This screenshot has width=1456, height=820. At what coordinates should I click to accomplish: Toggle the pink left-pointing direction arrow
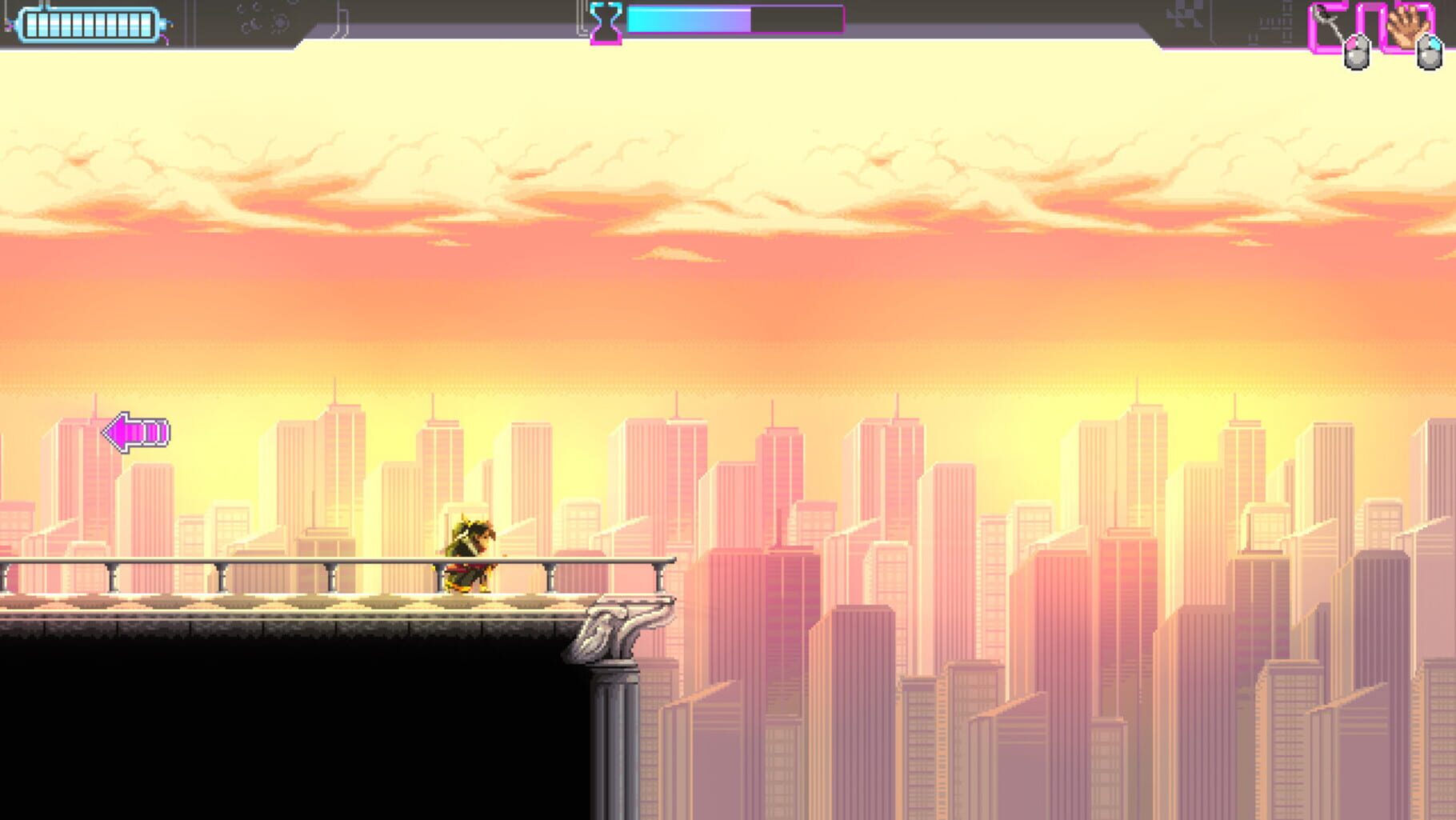[134, 432]
